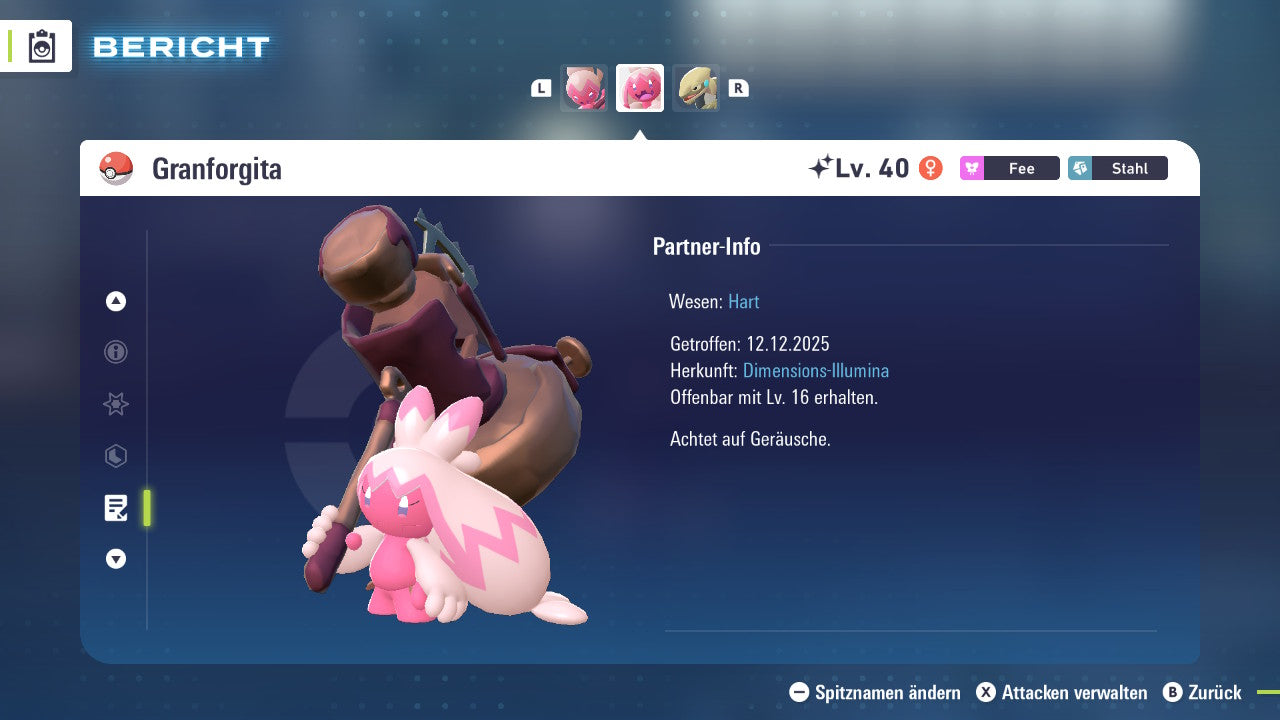
Task: Select the highlighted pink Granforgita thumbnail
Action: pos(640,88)
